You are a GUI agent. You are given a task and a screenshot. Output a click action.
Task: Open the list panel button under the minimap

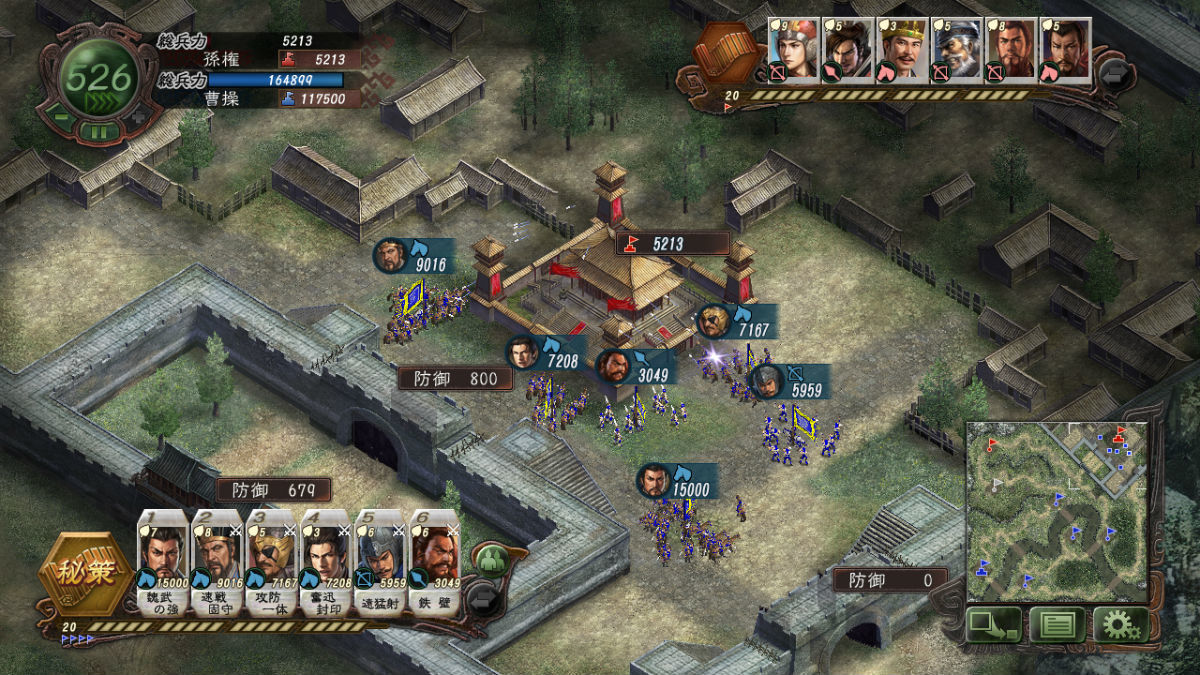click(1057, 625)
